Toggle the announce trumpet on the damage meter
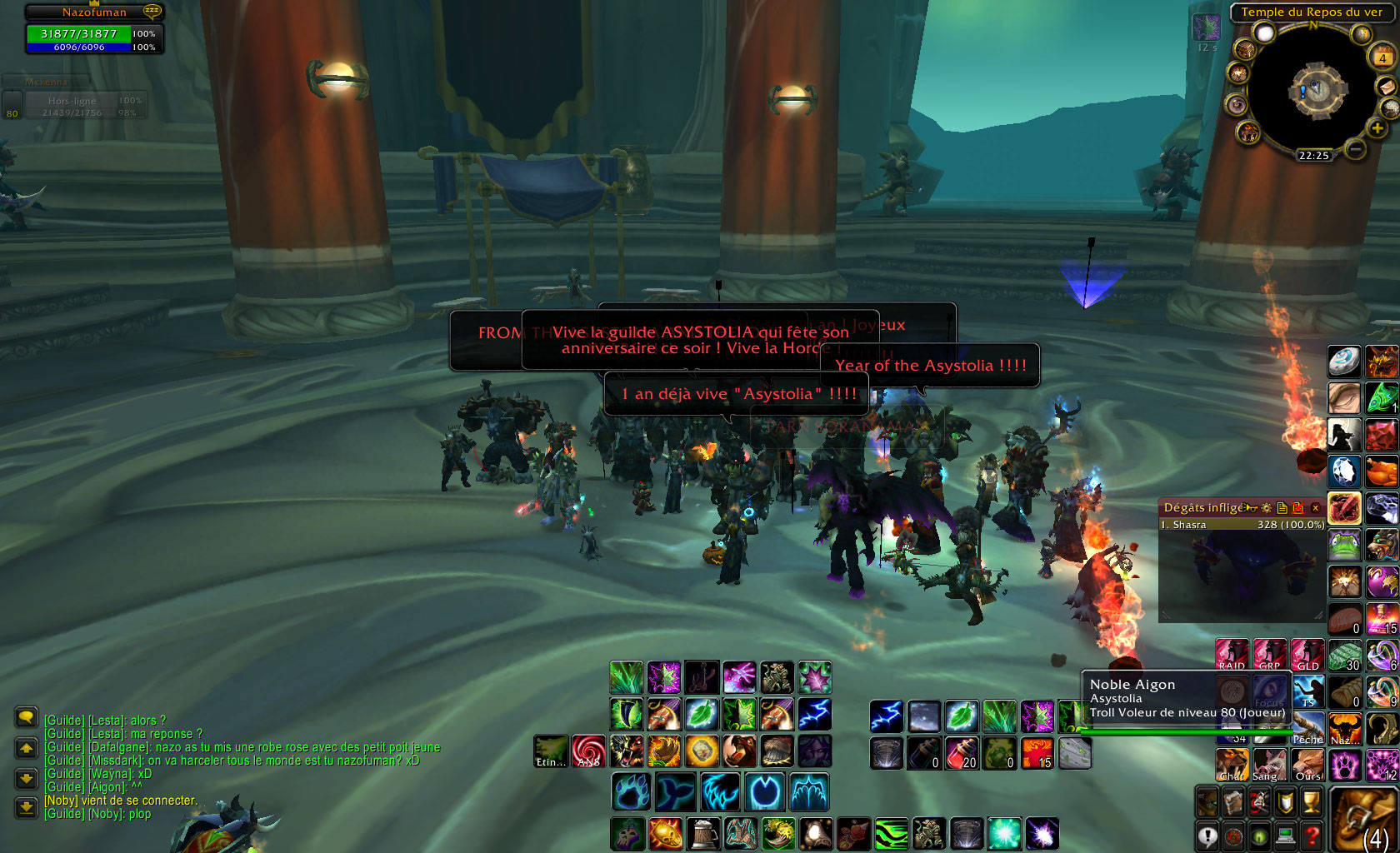Screen dimensions: 1400x853 (x=1252, y=508)
